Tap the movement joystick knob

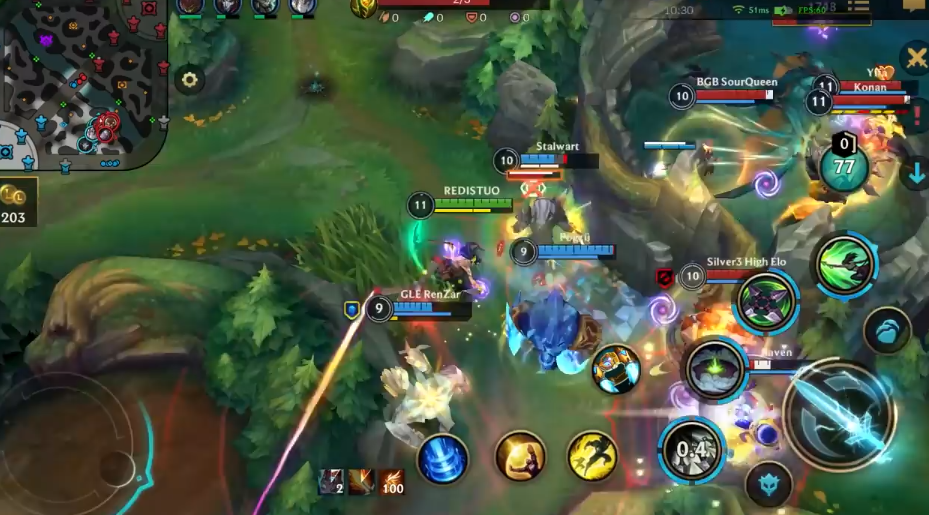click(116, 466)
